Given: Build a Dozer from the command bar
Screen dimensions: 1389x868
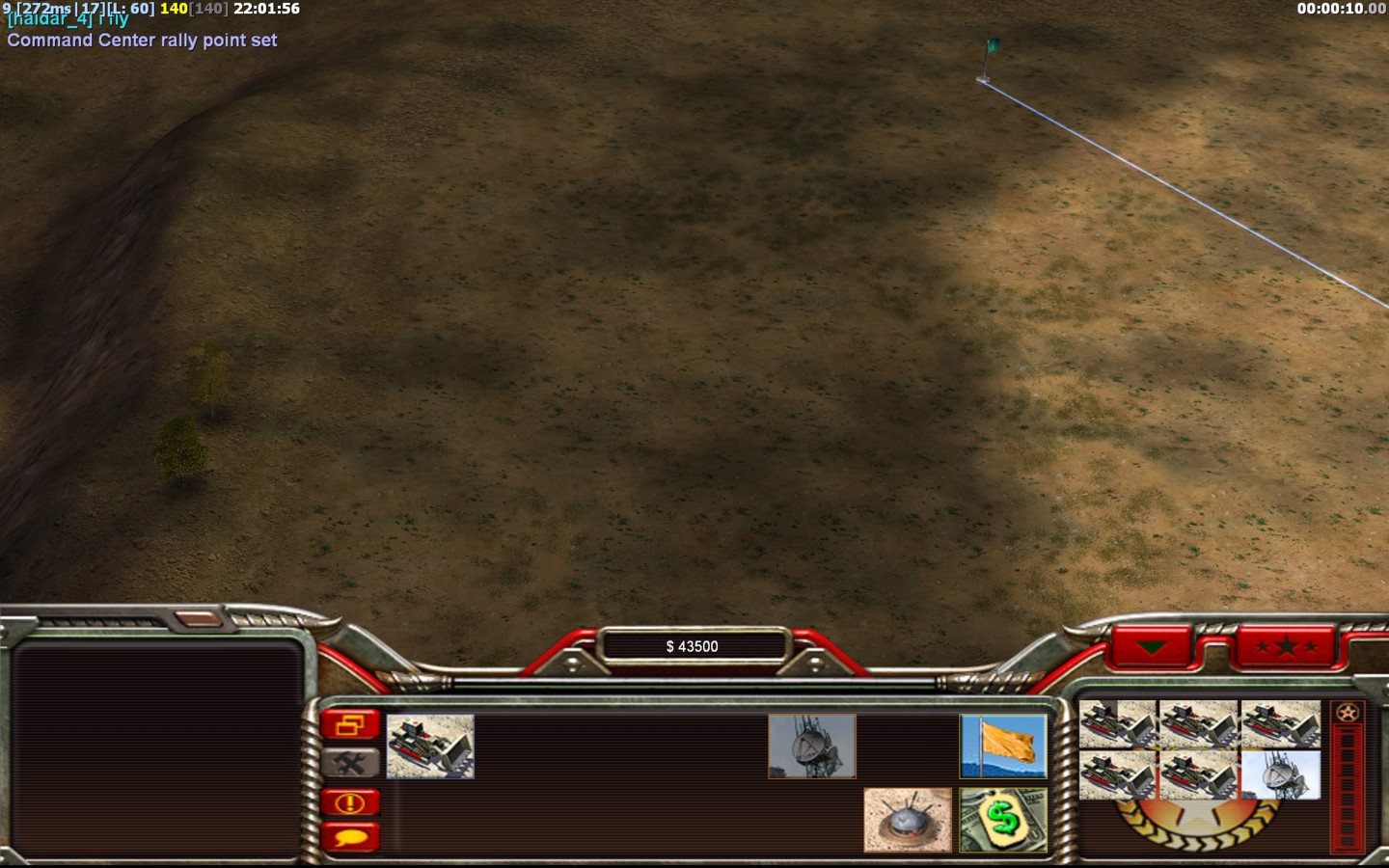Looking at the screenshot, I should point(430,746).
